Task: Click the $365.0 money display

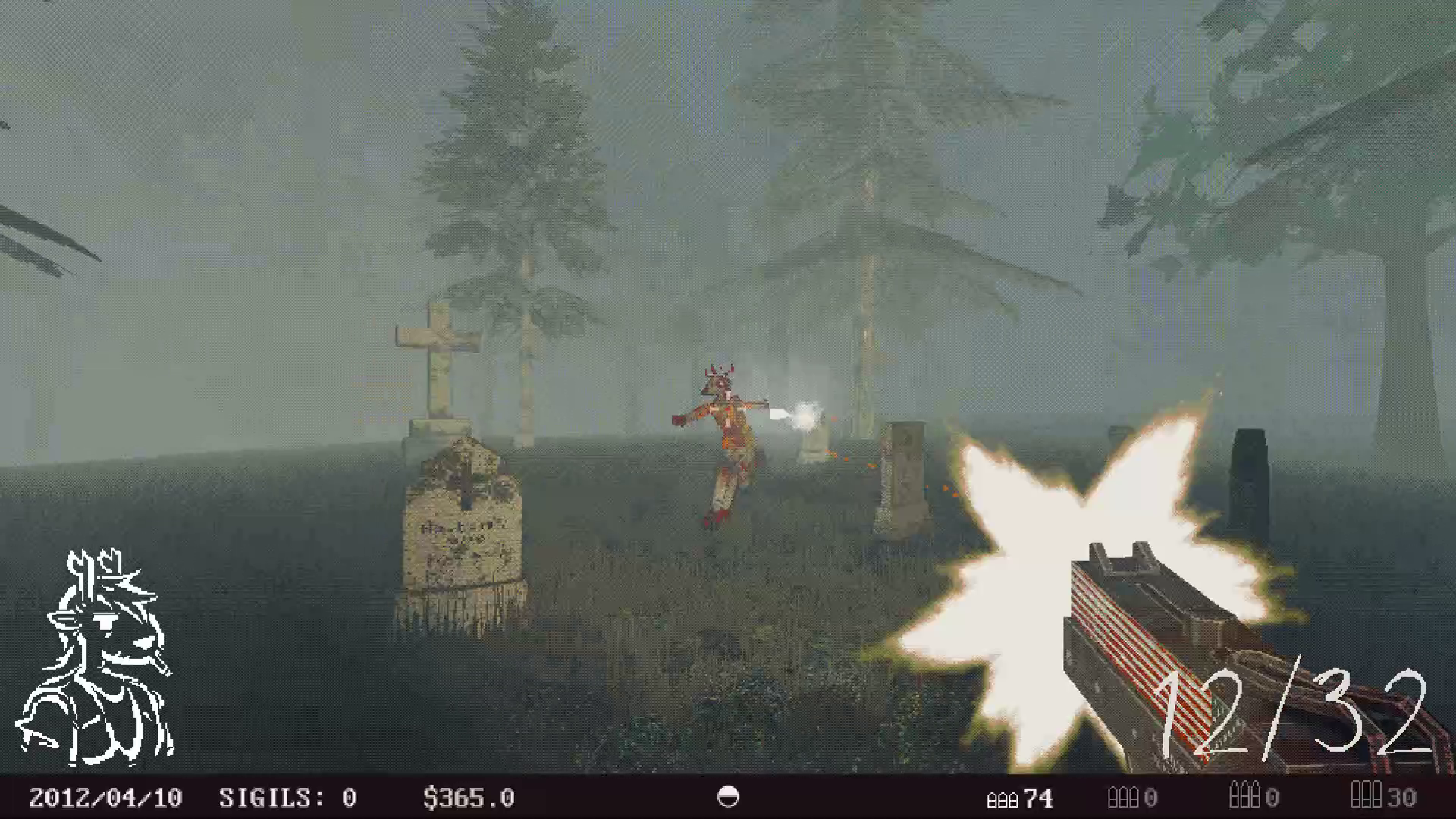Action: pos(469,798)
